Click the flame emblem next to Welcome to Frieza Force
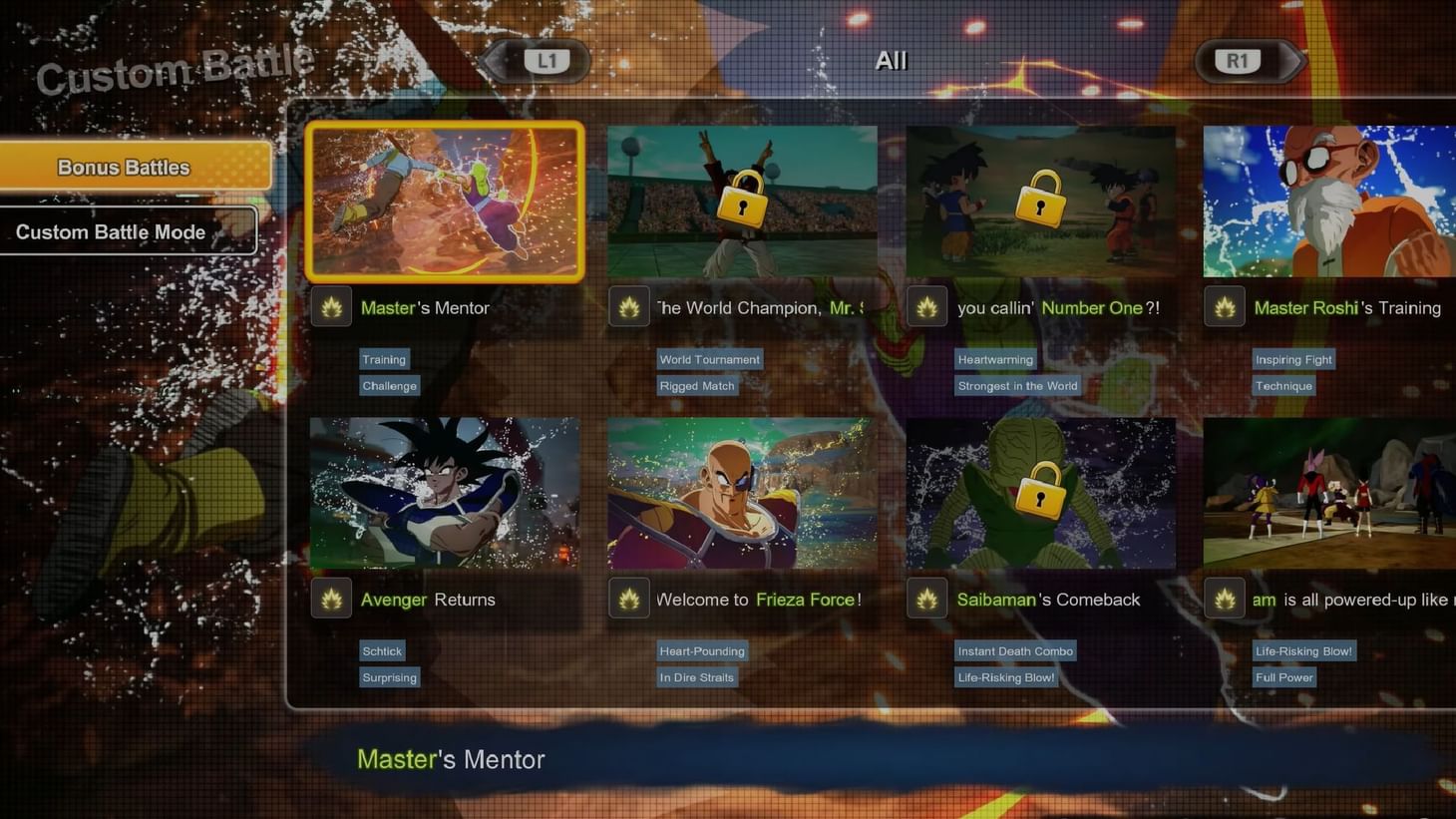Screen dimensions: 1456x819 point(629,599)
